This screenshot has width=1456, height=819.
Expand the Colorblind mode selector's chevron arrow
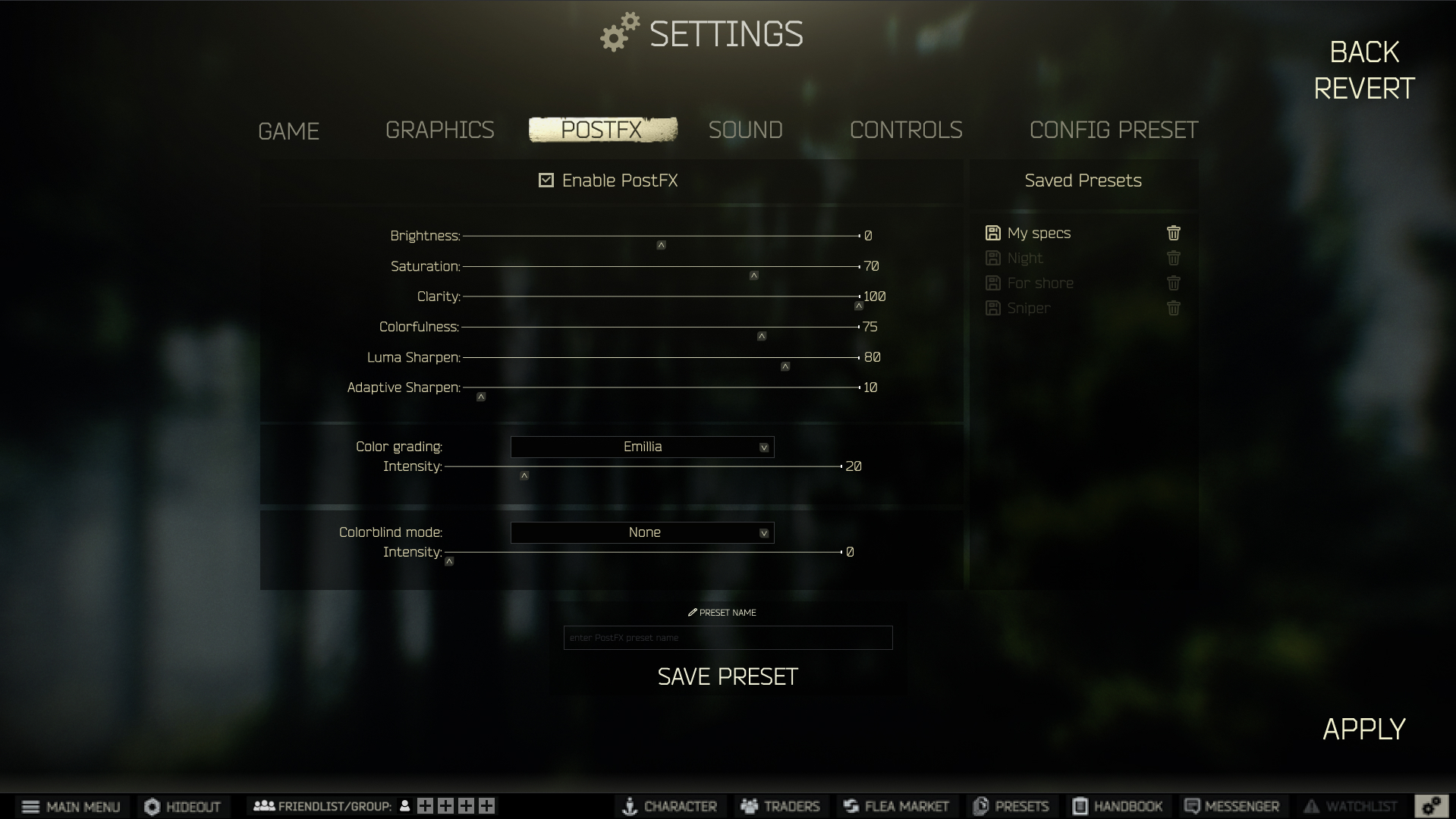pyautogui.click(x=764, y=532)
